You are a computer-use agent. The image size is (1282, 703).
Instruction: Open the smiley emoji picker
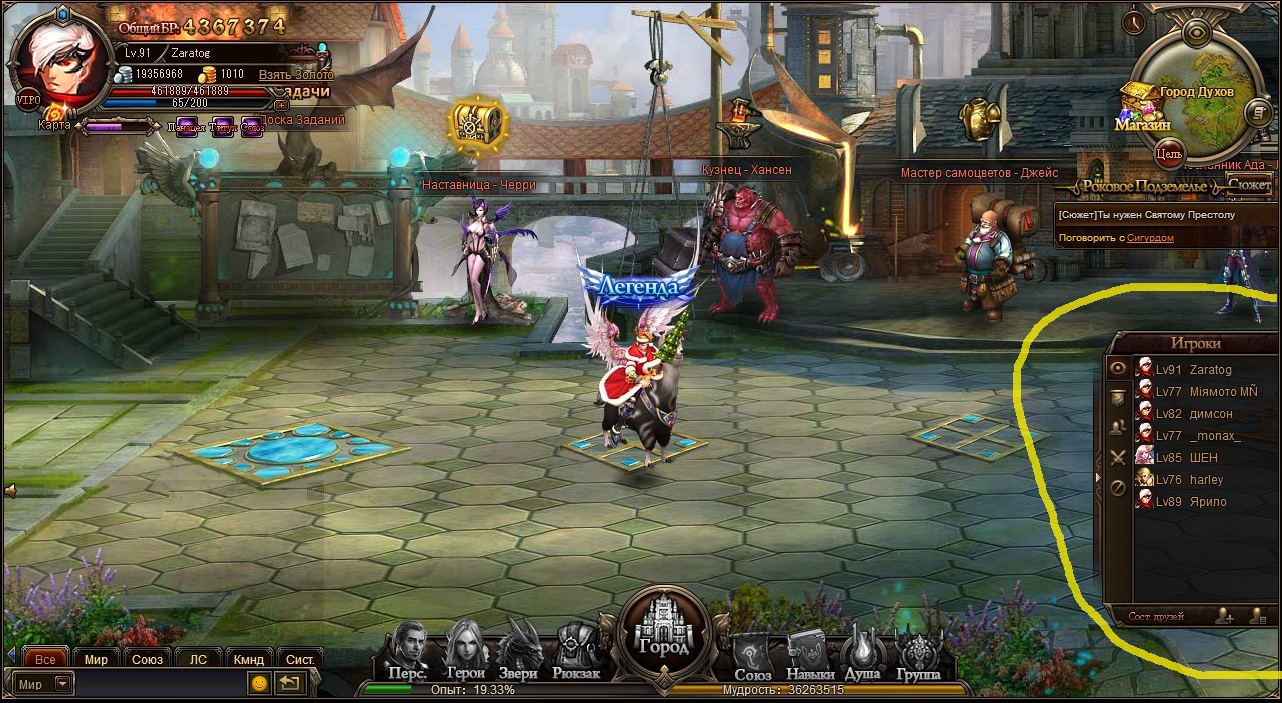[x=259, y=684]
